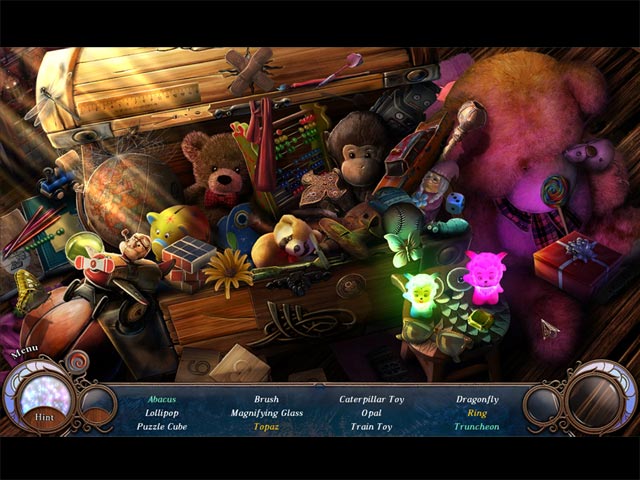Click the large round lens orb
Viewport: 640px width, 480px height.
[x=599, y=401]
